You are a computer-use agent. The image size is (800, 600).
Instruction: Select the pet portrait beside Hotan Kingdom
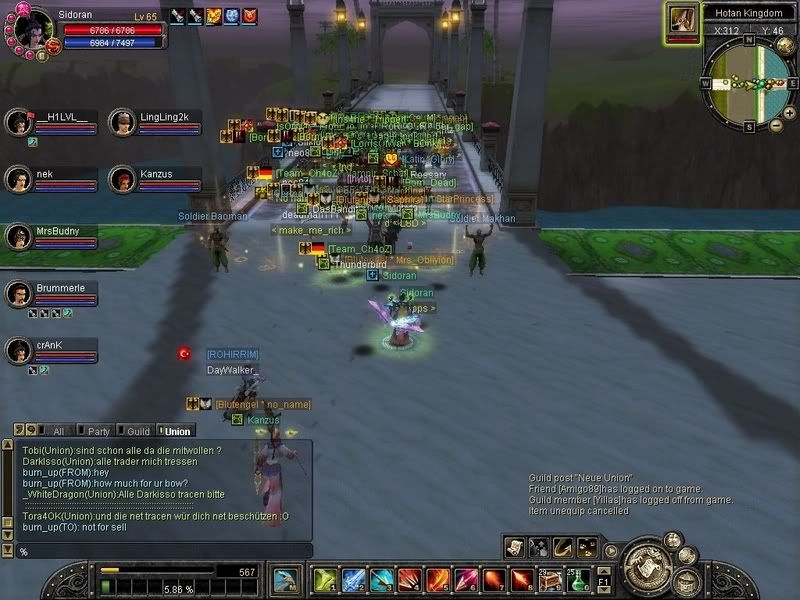click(682, 20)
